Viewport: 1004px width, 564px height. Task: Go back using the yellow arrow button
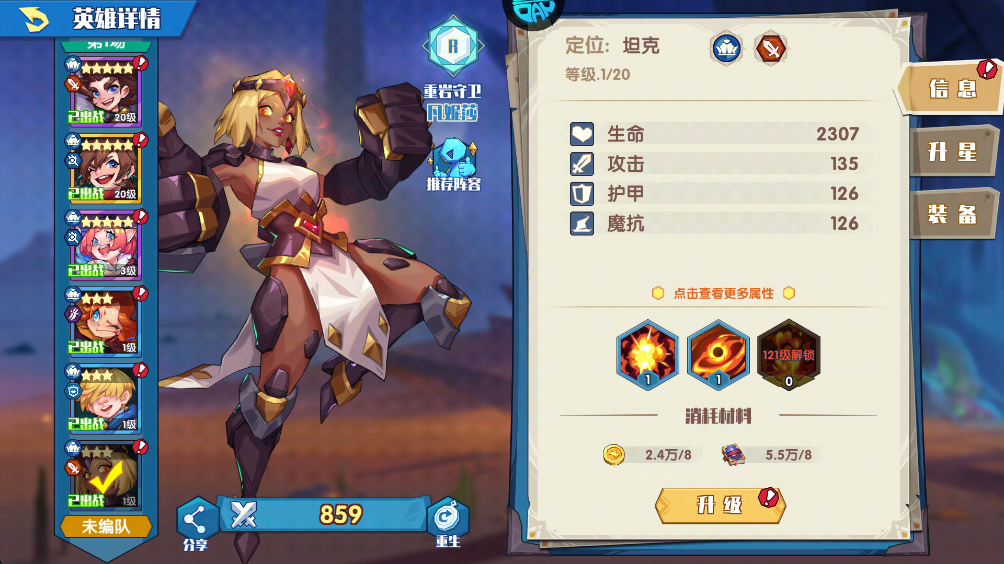coord(33,18)
